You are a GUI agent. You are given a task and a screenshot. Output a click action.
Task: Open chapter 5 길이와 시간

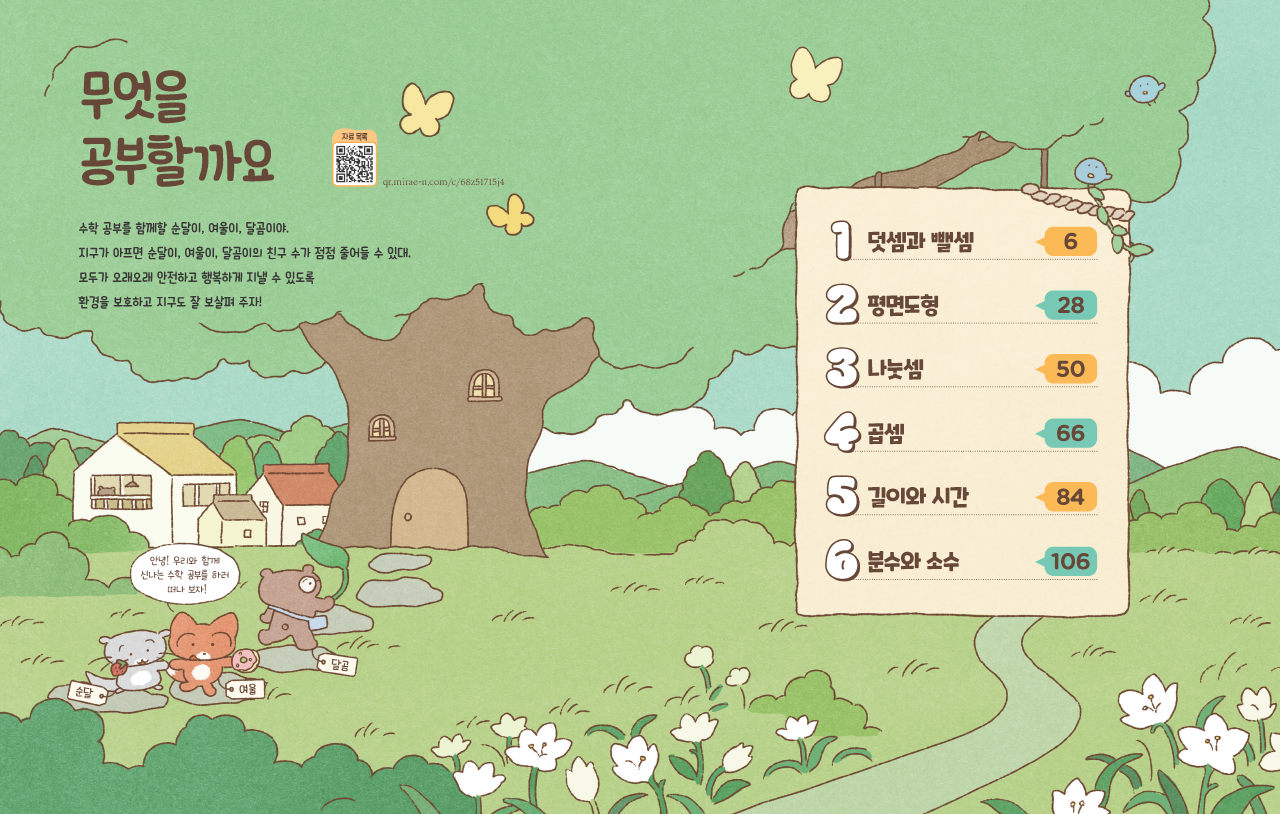[x=917, y=498]
